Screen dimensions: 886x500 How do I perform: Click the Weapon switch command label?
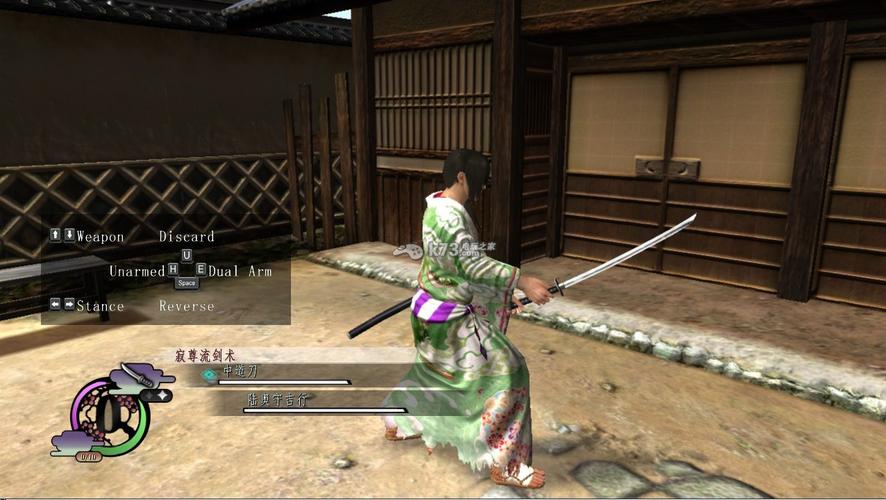(x=100, y=237)
